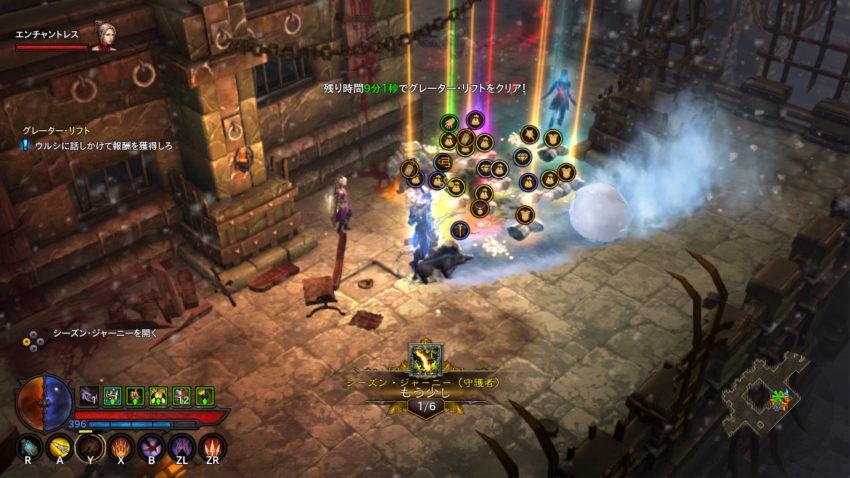Activate the golden blade skill labeled A
The height and width of the screenshot is (478, 850).
tap(61, 447)
